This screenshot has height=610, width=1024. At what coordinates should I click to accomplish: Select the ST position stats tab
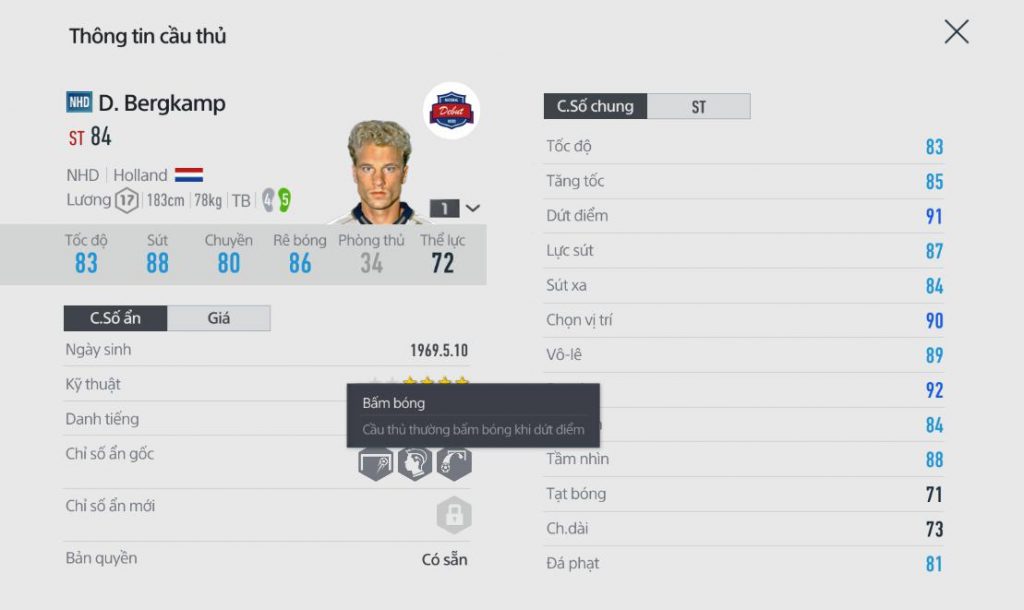pyautogui.click(x=698, y=106)
